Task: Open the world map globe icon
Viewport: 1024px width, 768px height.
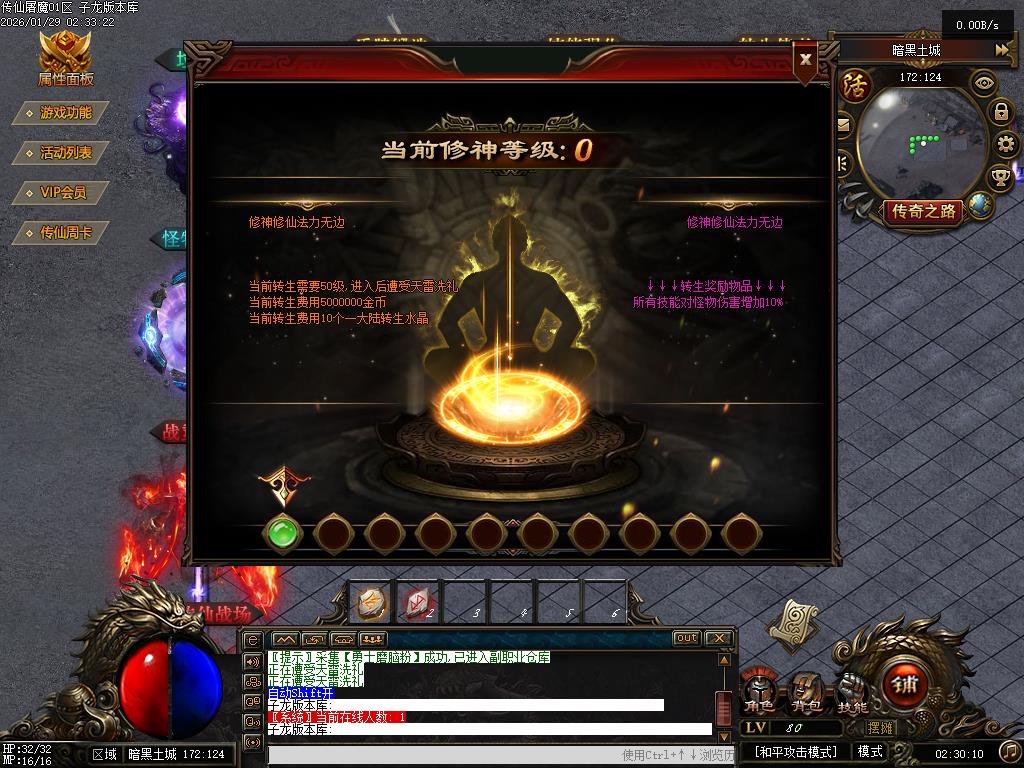Action: point(981,205)
